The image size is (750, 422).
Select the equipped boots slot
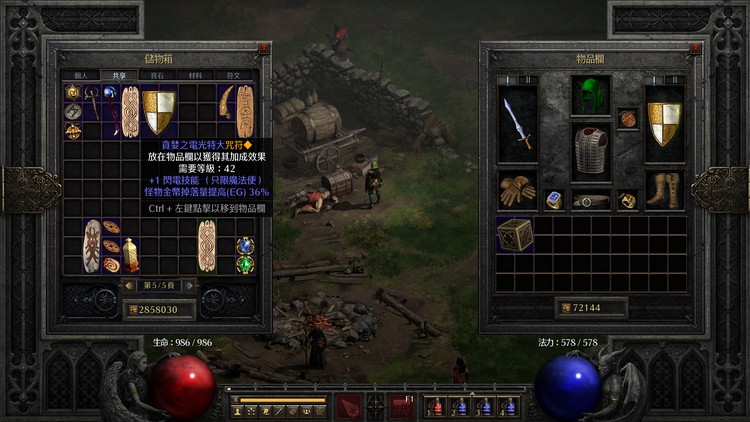coord(663,189)
